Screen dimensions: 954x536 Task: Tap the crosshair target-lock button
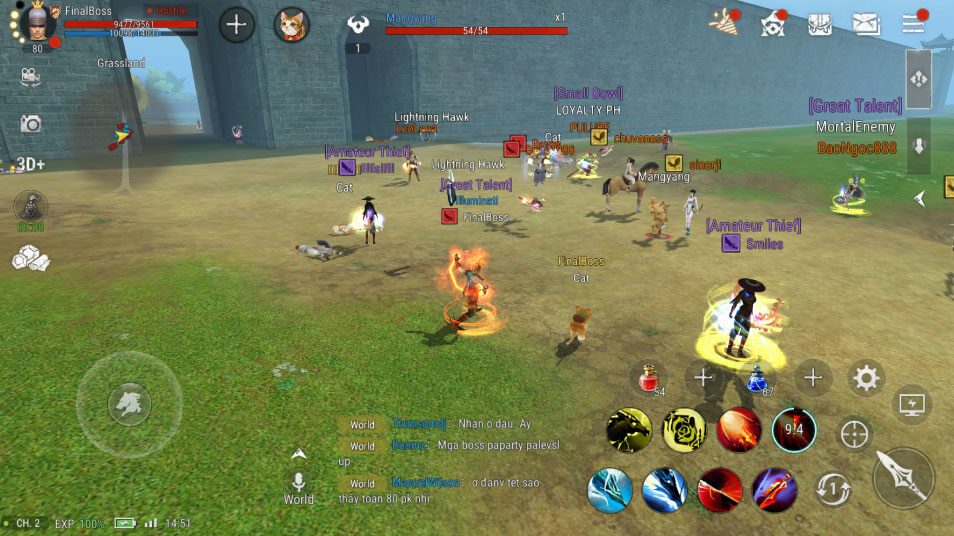[854, 434]
